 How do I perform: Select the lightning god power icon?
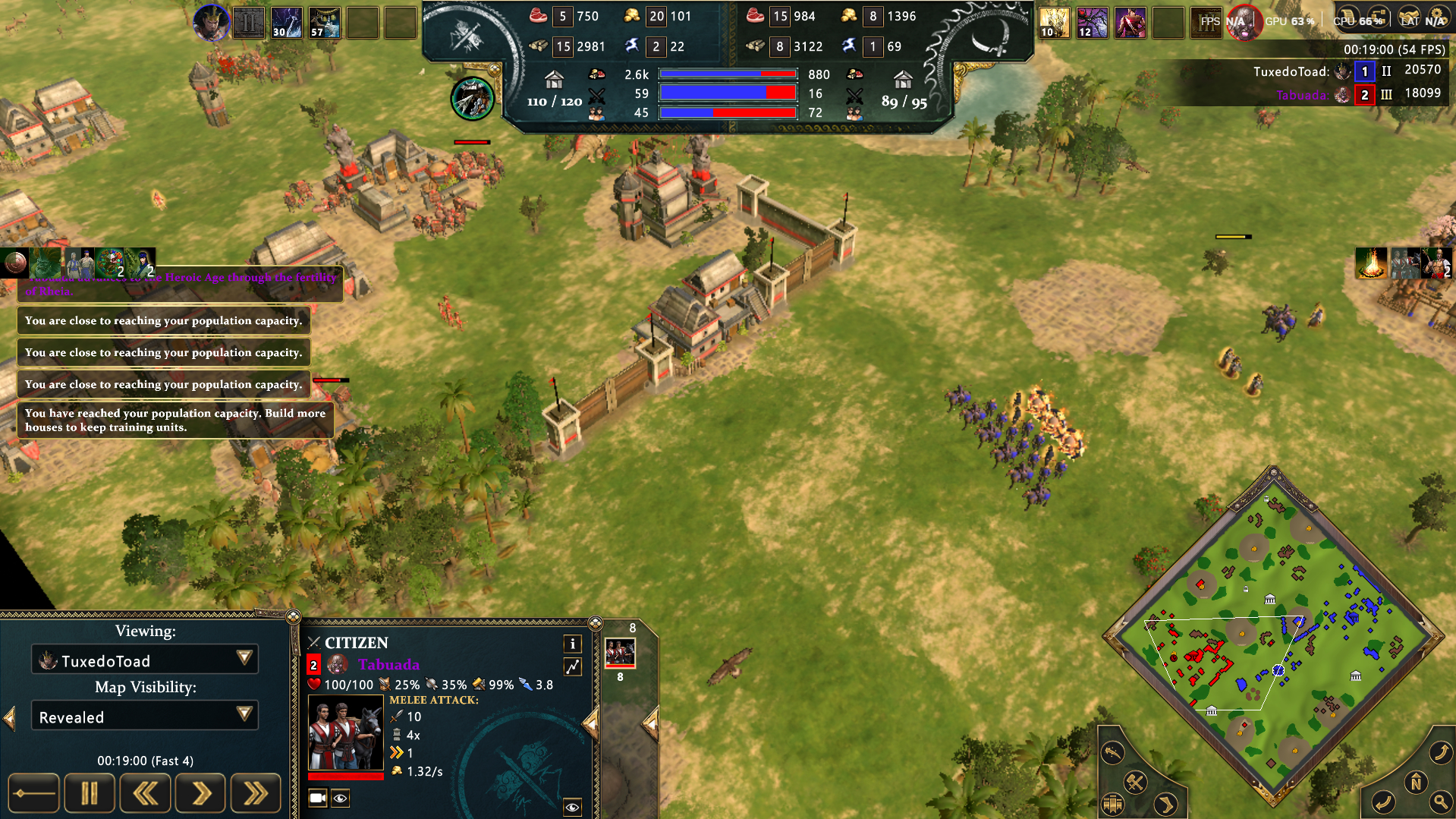[x=287, y=23]
